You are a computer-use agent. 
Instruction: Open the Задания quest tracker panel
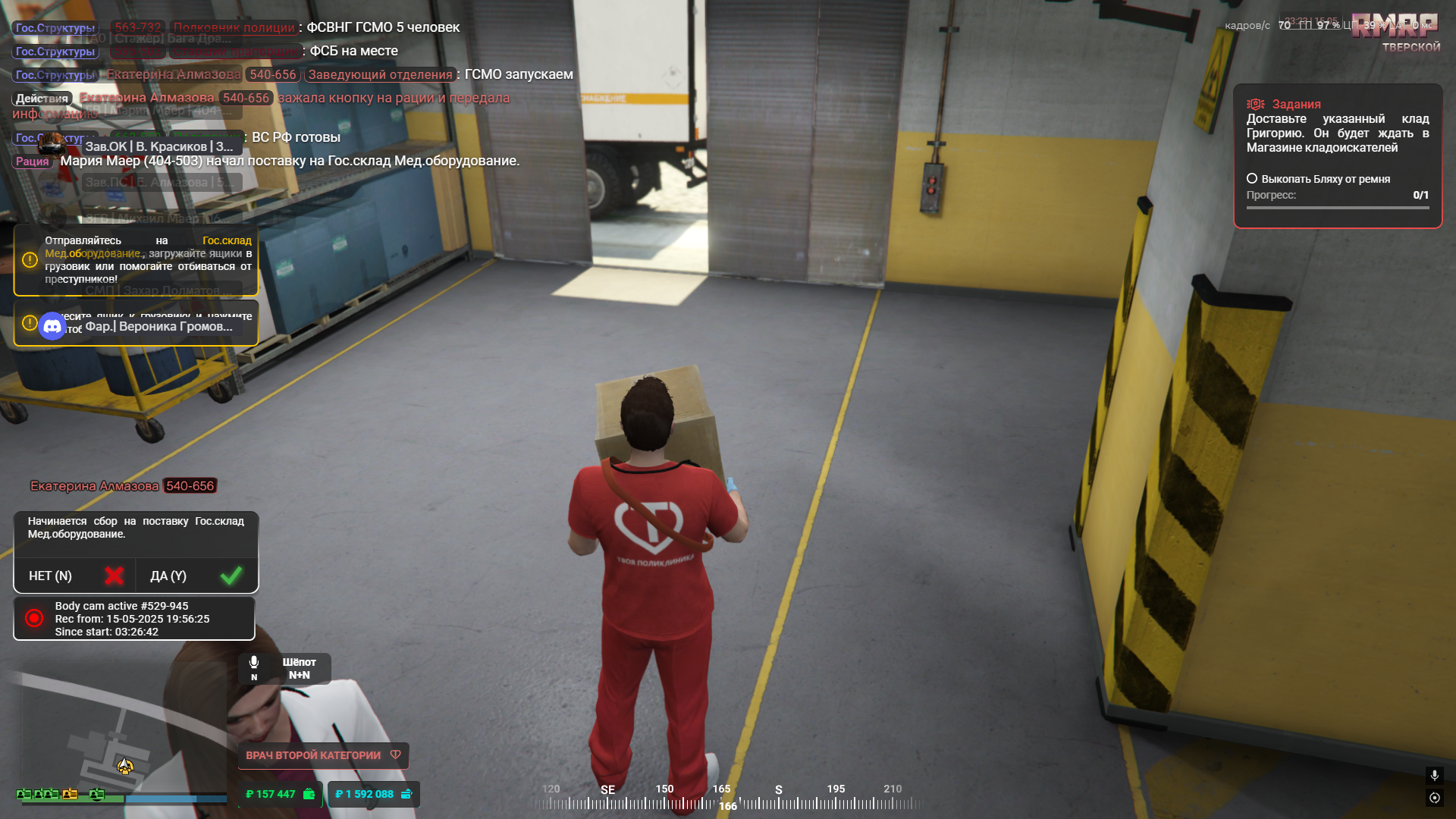pos(1337,104)
